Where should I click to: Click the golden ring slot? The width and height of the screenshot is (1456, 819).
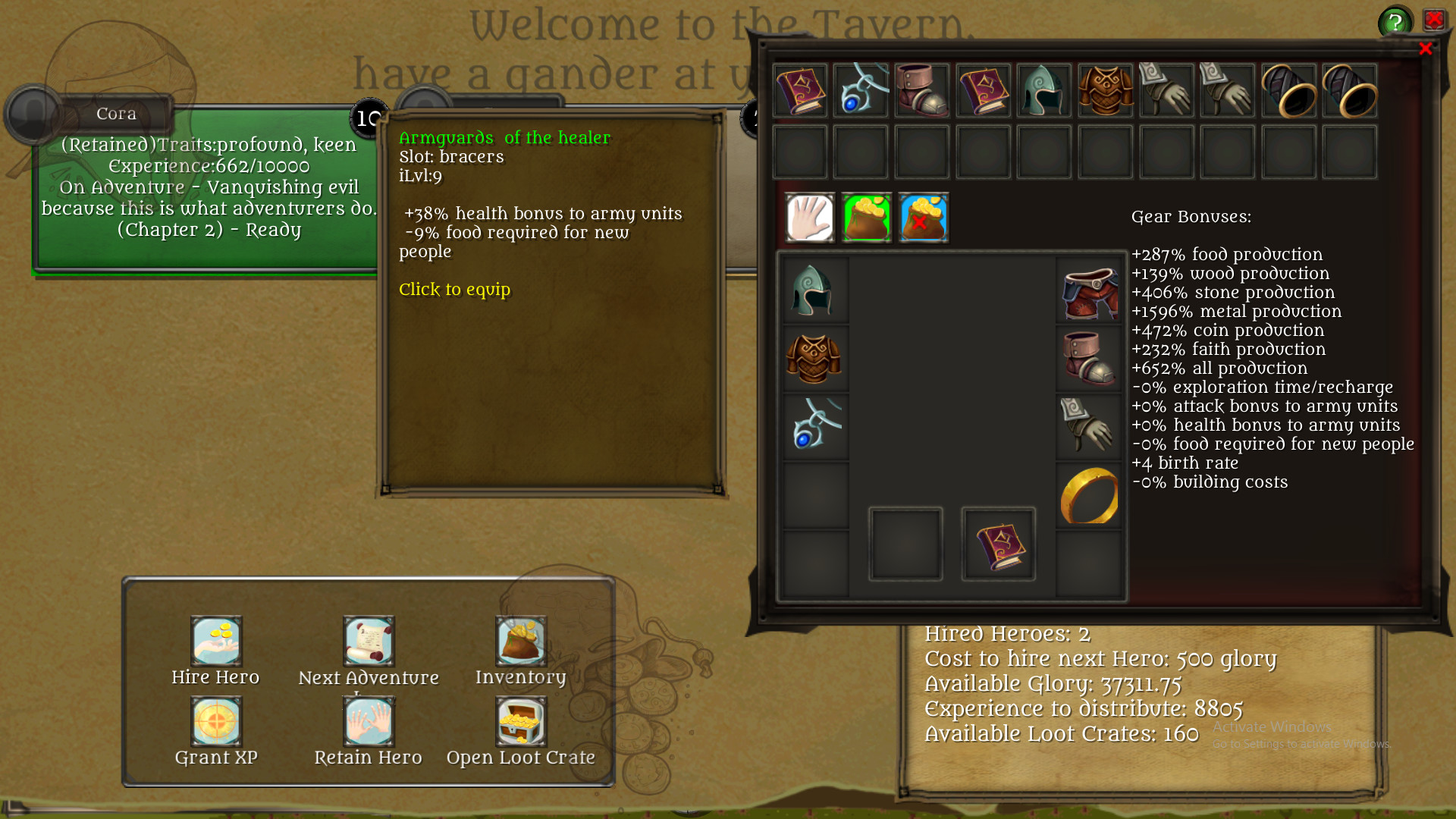click(1090, 494)
